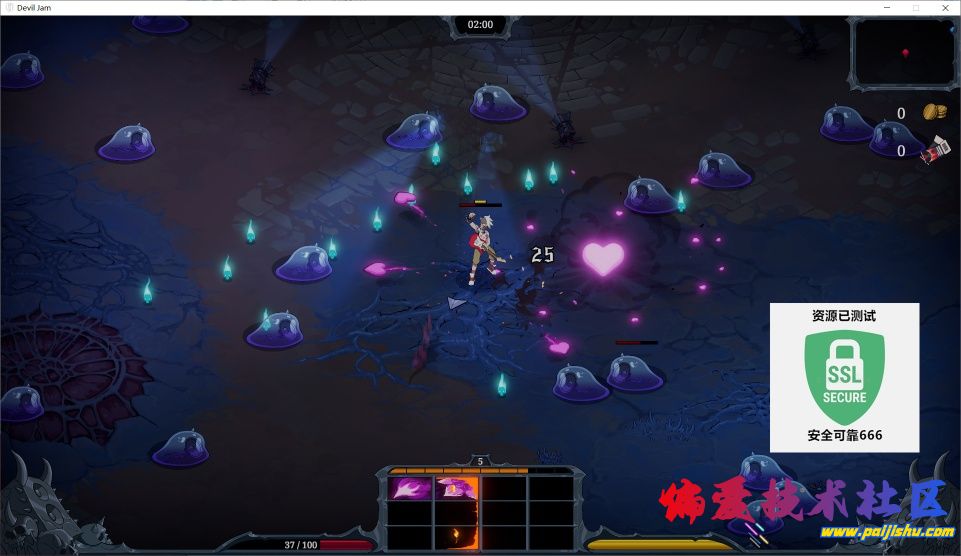The image size is (961, 556).
Task: Select the purple hand ability slot
Action: (408, 489)
